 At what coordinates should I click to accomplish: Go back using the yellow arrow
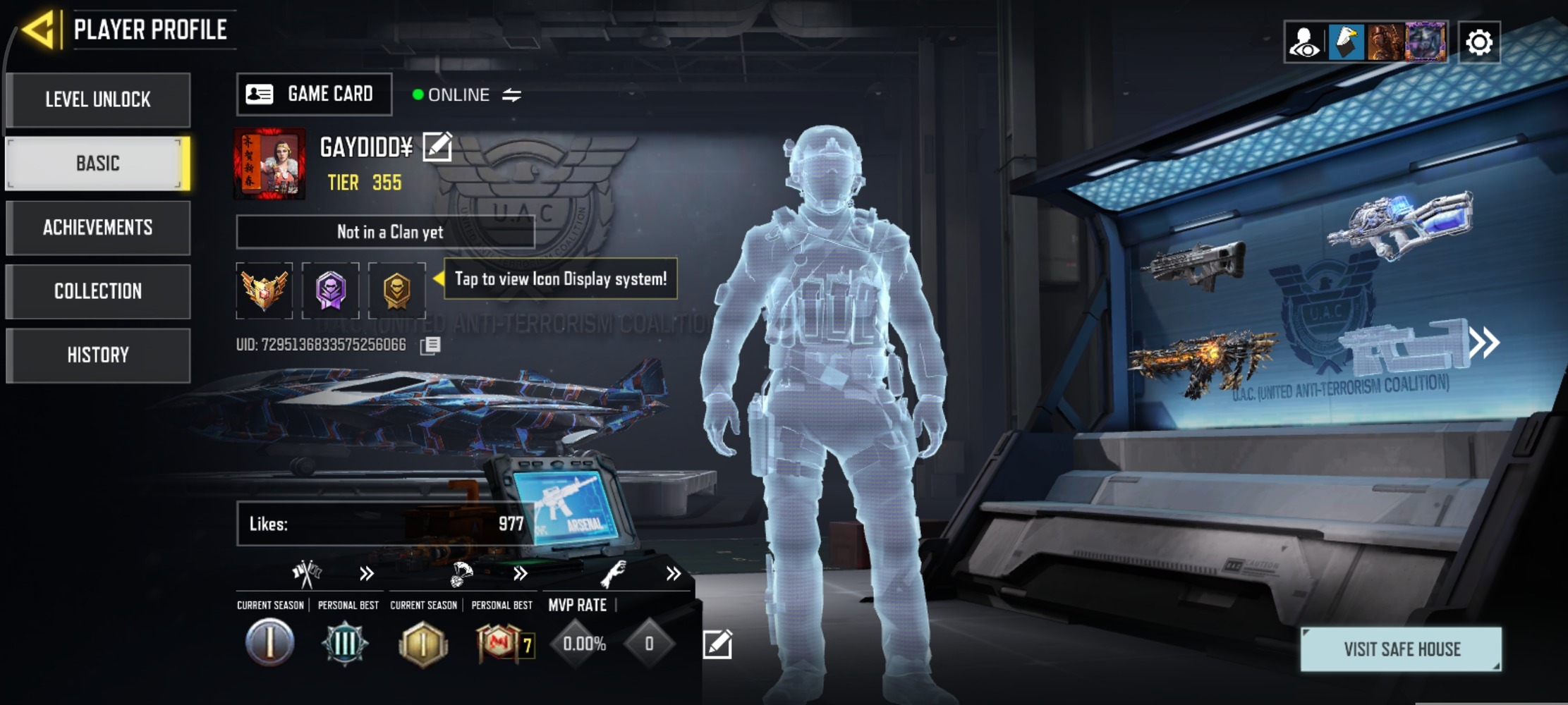38,30
